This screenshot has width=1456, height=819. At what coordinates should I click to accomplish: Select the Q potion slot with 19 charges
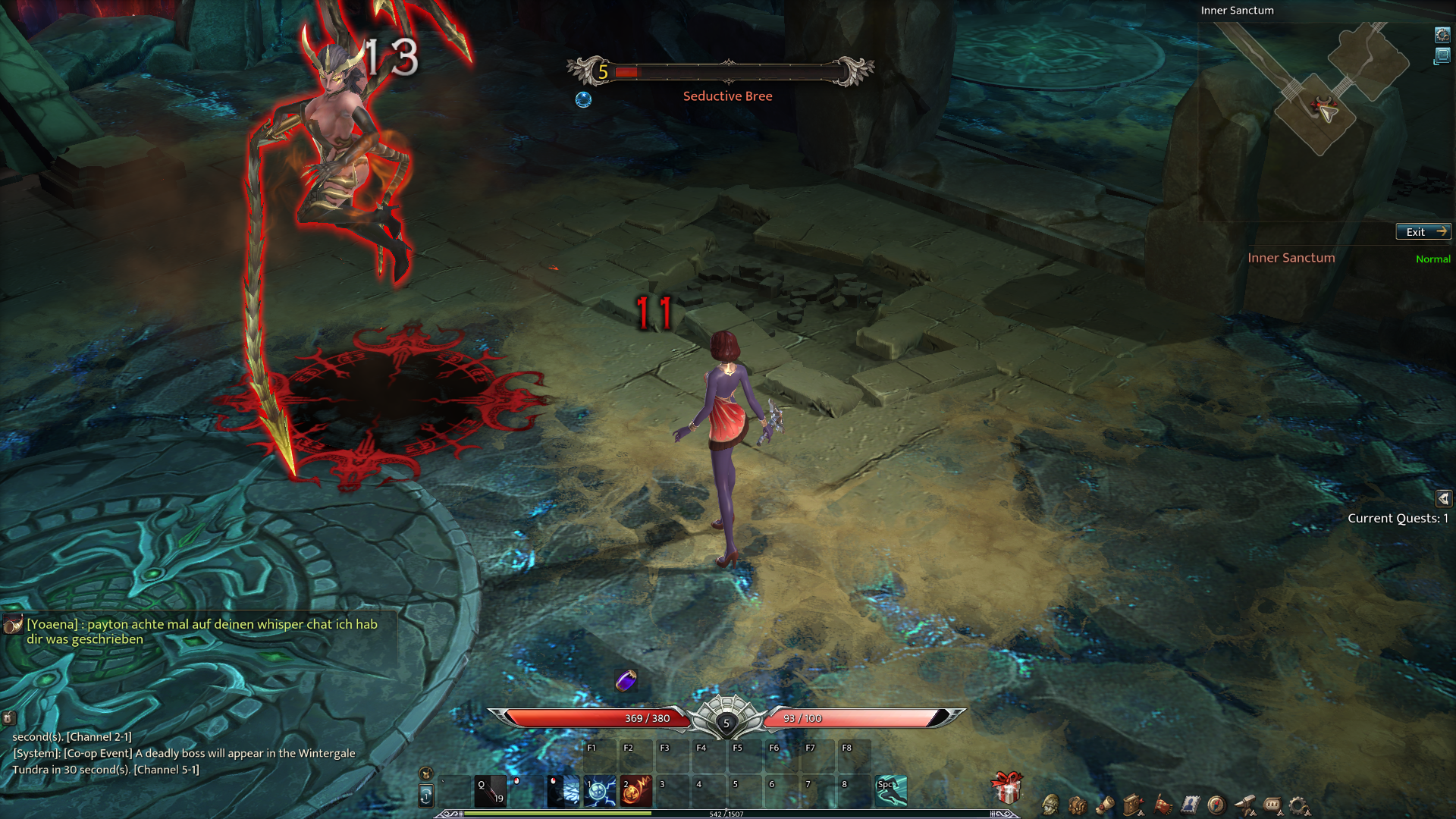[490, 791]
